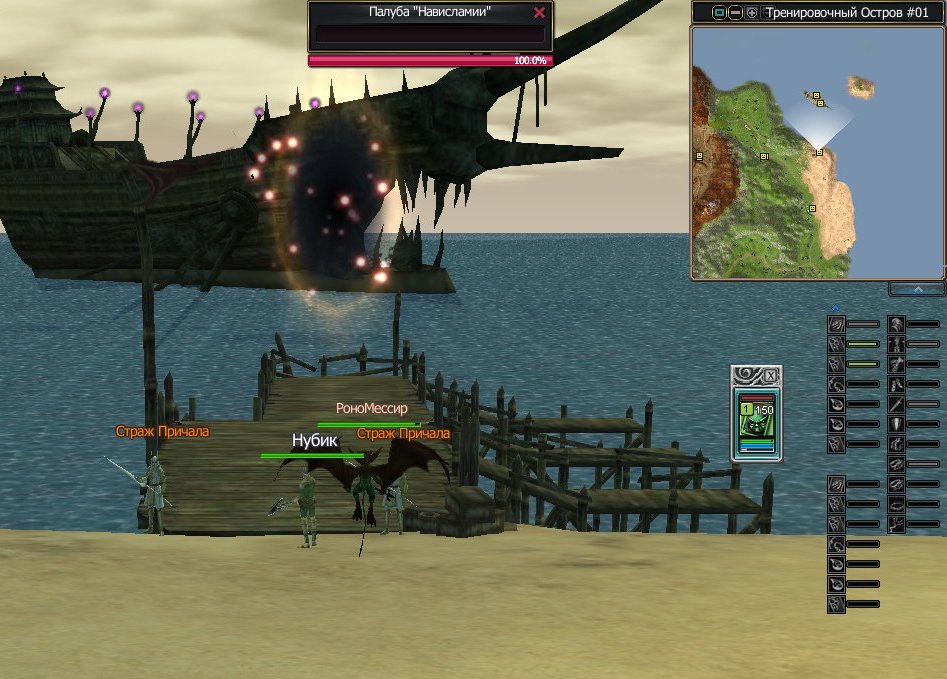
Task: Collapse the minimap using arrow bar below
Action: pos(917,289)
